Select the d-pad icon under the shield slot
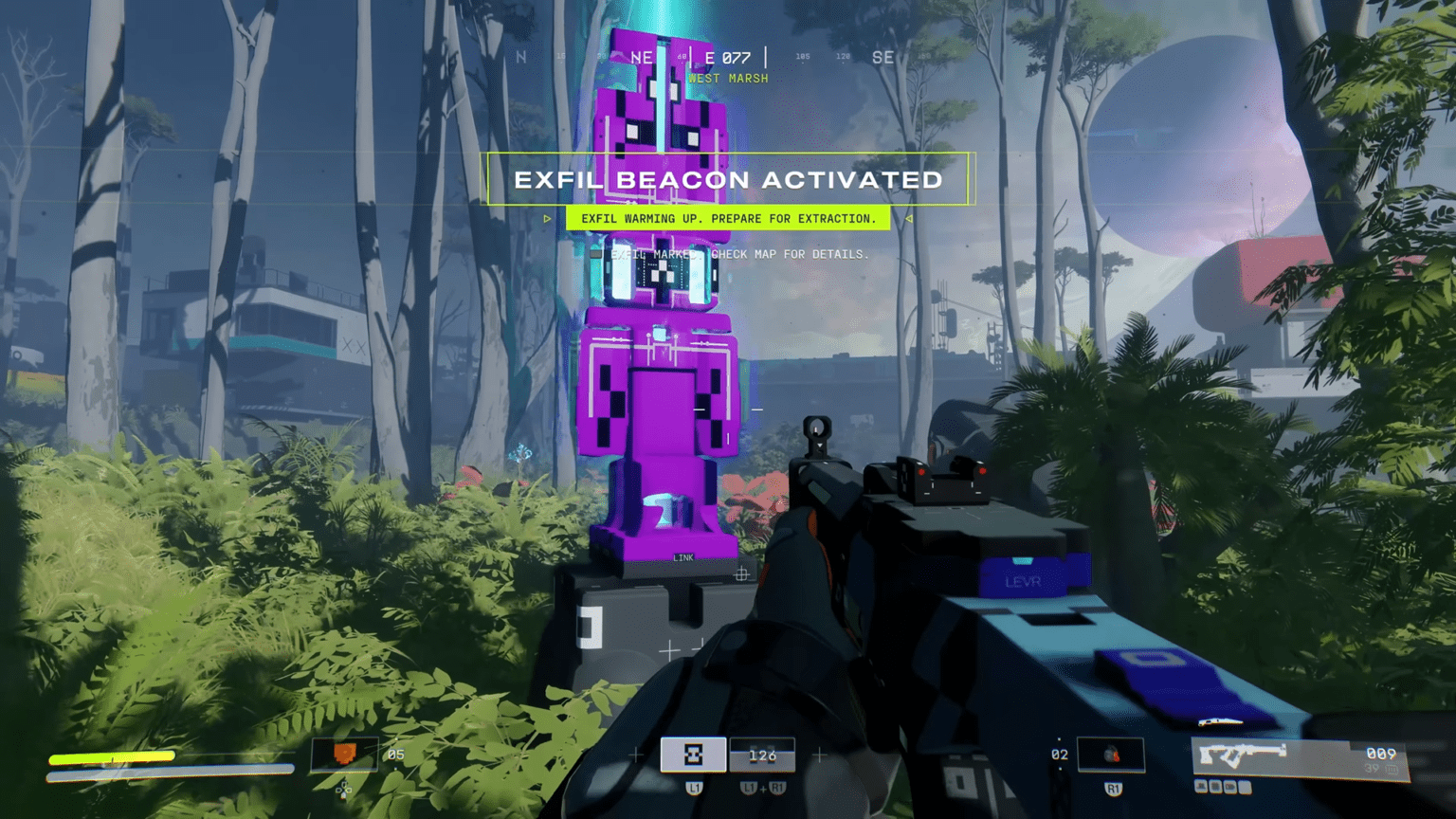This screenshot has height=819, width=1456. 343,789
